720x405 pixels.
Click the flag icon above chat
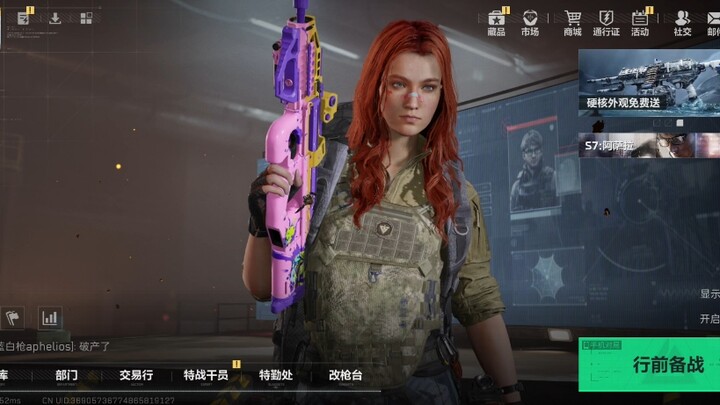13,318
